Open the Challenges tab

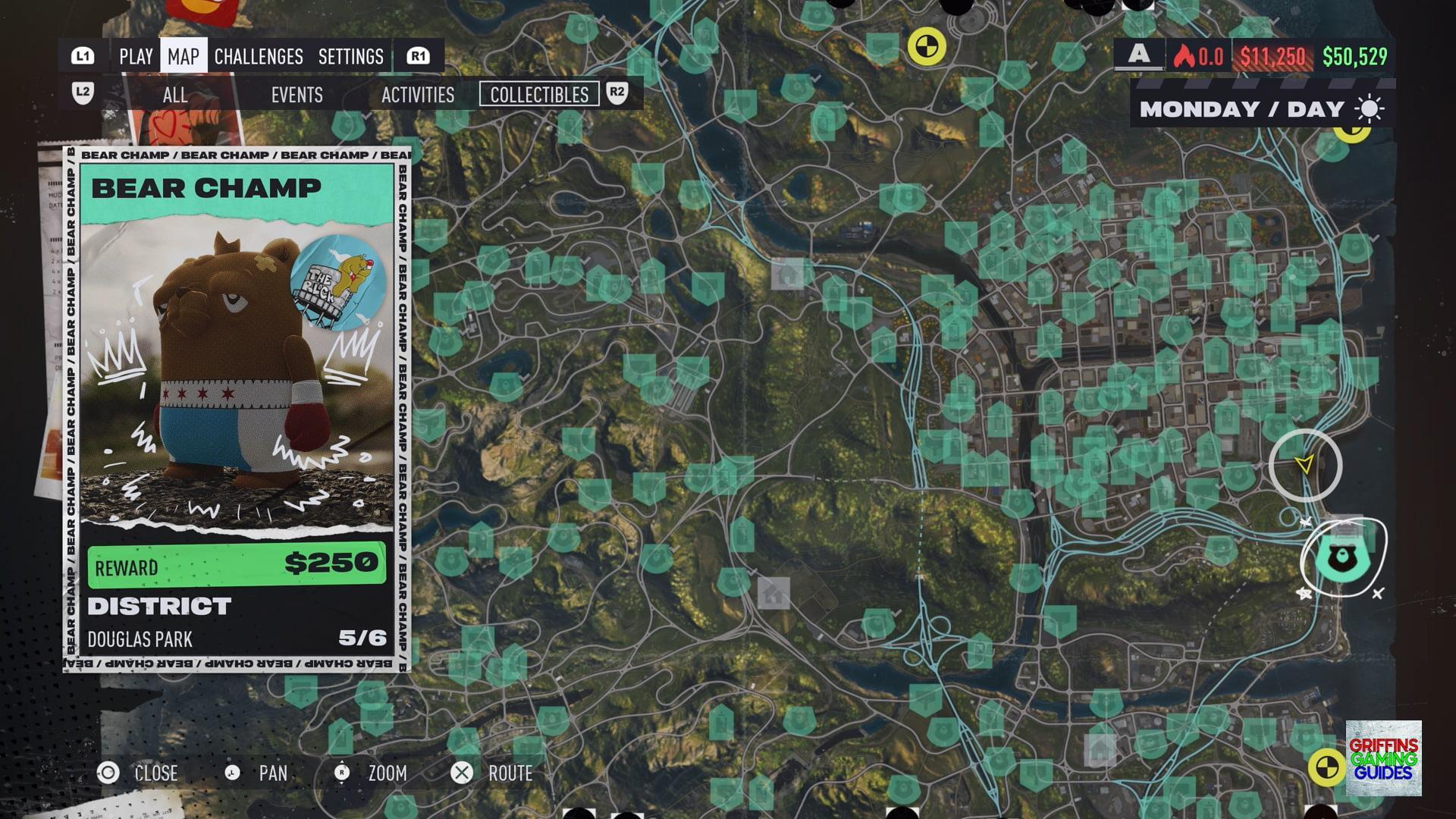[259, 57]
